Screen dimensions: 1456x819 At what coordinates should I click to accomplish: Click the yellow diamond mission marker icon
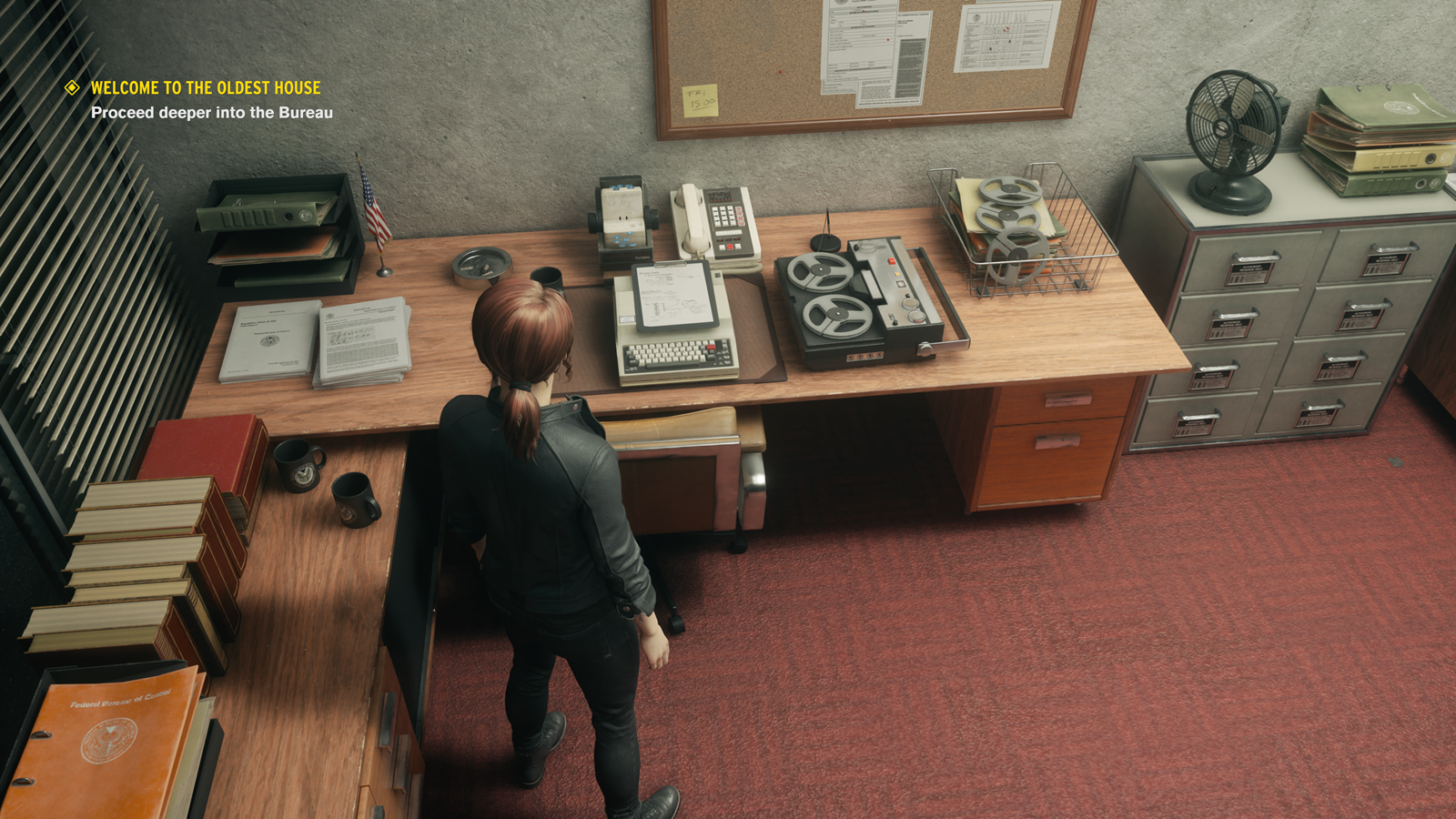[72, 87]
